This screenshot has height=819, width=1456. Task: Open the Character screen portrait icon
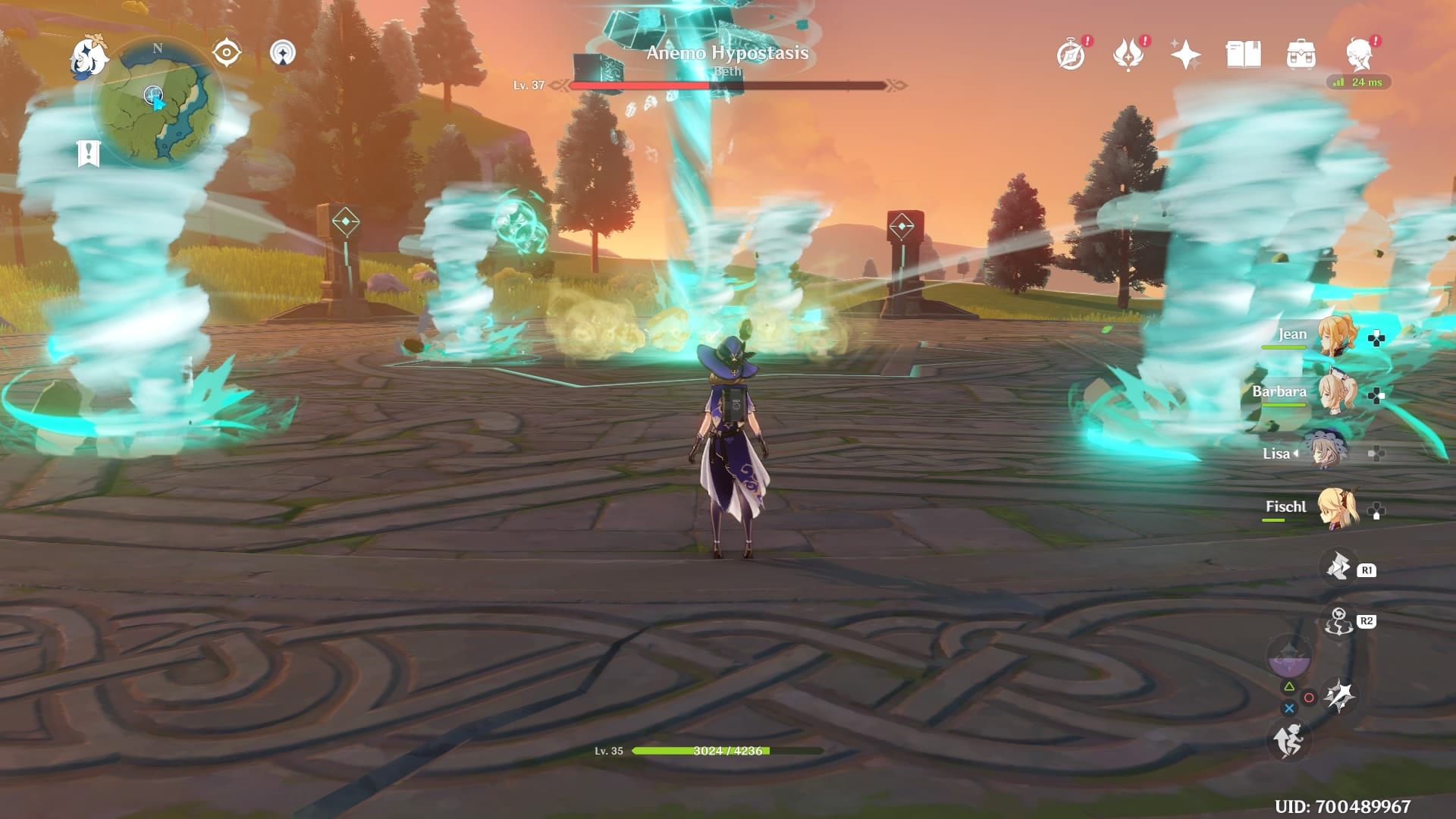pos(1360,53)
